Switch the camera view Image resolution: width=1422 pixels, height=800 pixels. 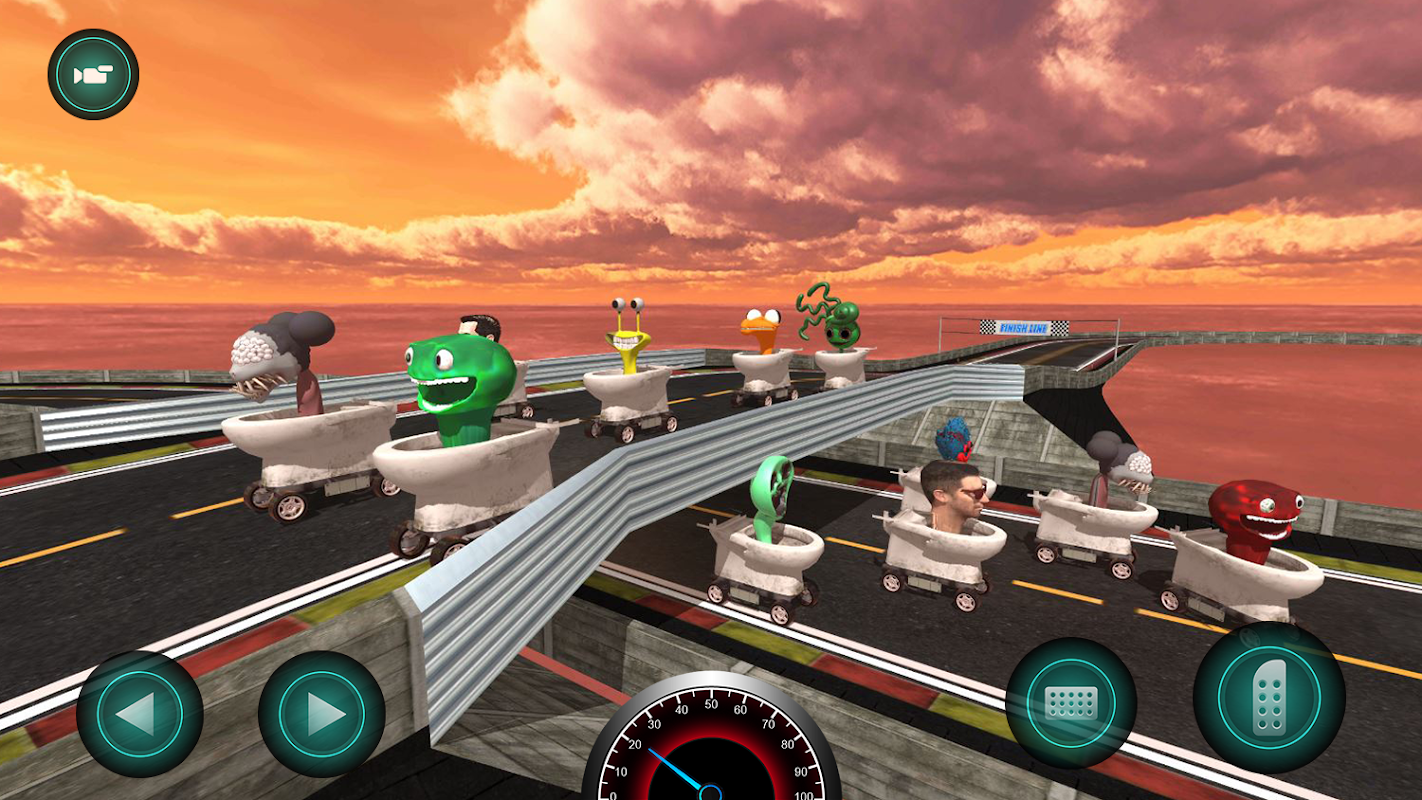(93, 75)
